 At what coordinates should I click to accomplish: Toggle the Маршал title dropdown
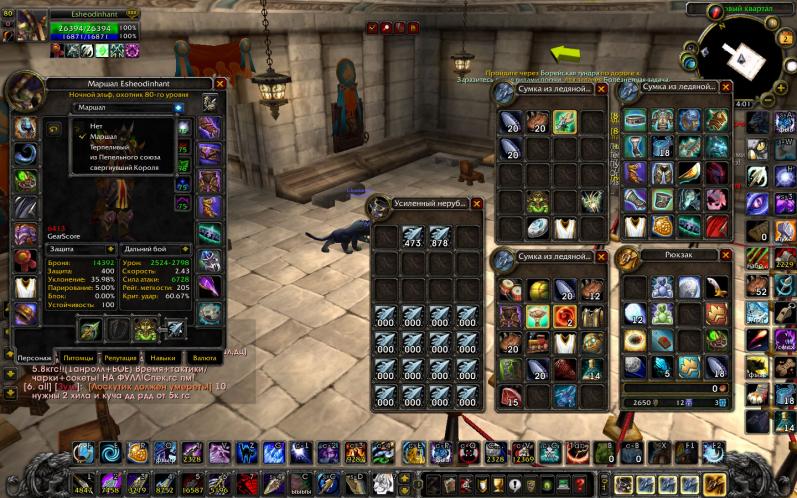pyautogui.click(x=178, y=107)
